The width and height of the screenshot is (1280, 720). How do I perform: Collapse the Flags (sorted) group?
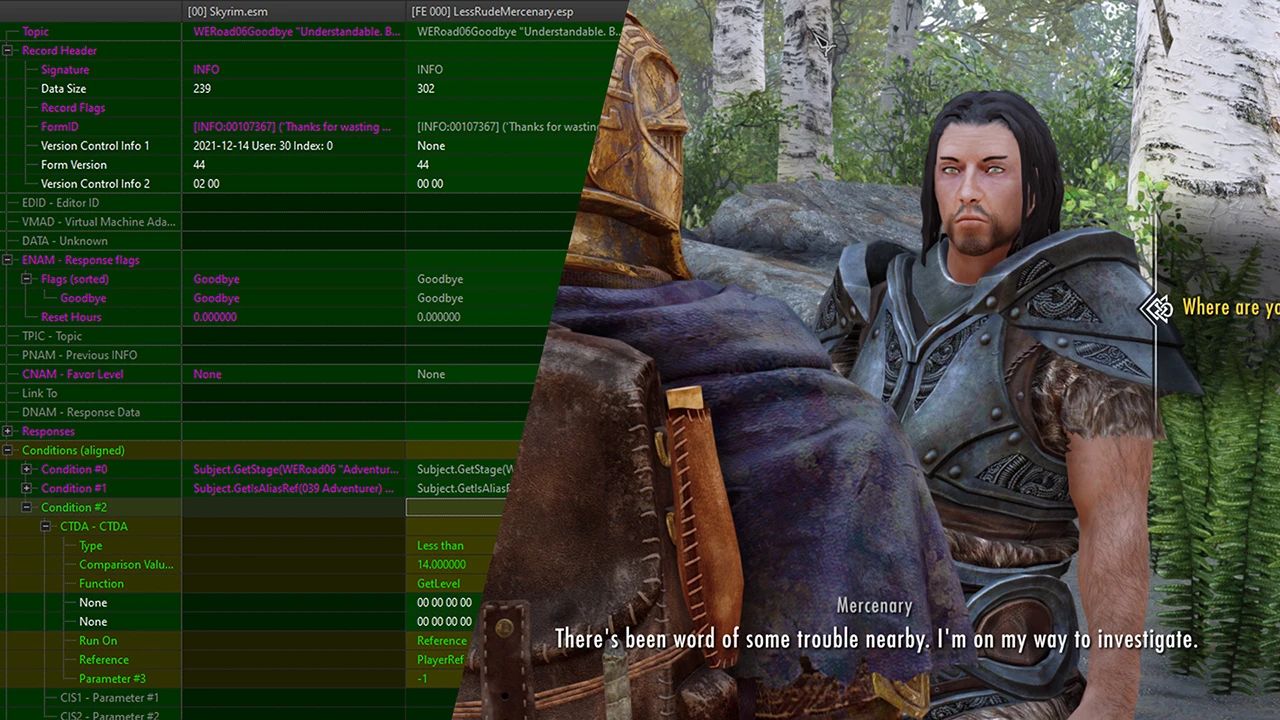(26, 279)
